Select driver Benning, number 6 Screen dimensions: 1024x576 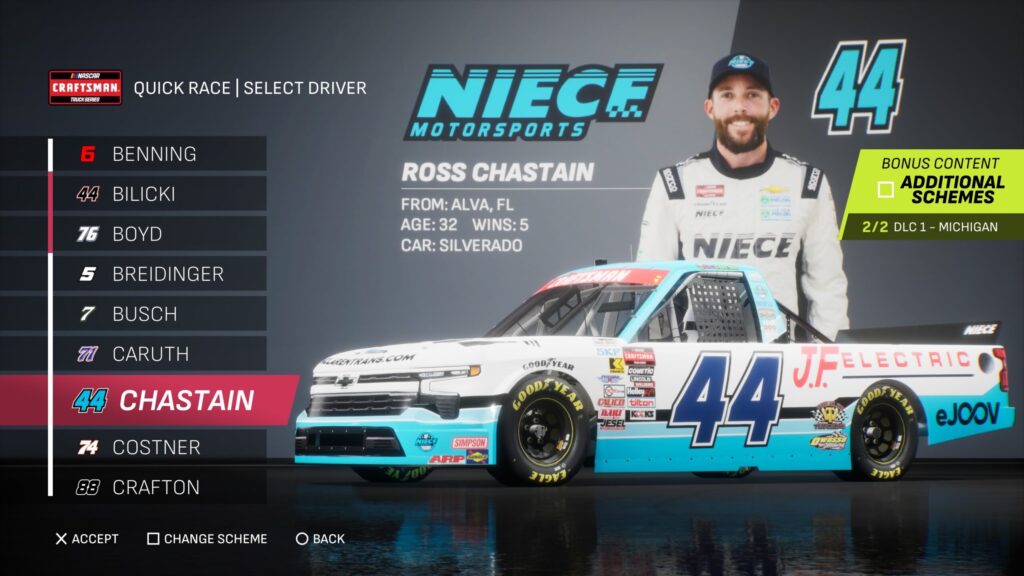(x=155, y=154)
